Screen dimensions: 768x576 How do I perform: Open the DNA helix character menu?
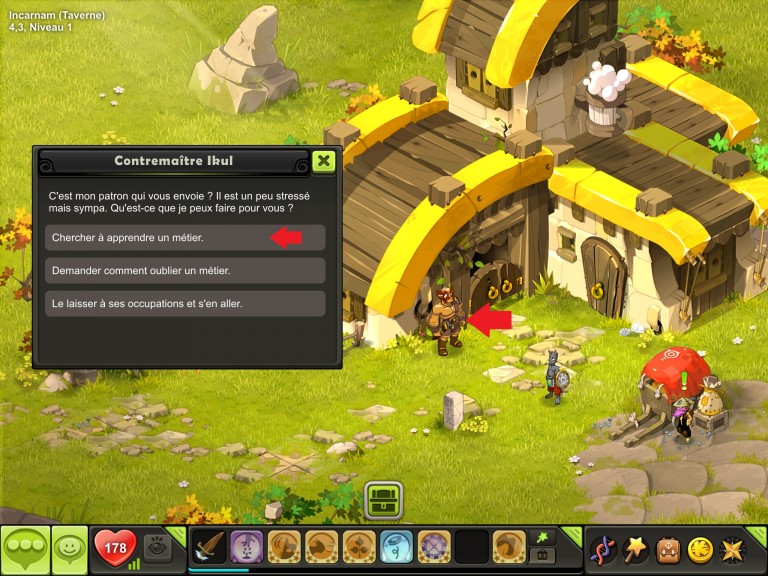tap(603, 549)
